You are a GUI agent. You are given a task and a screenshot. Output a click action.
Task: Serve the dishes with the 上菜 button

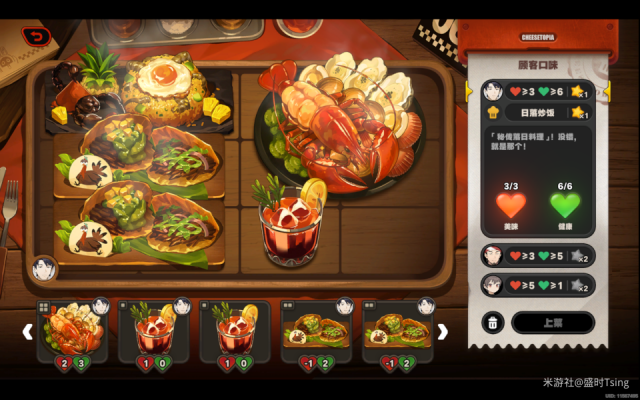[552, 322]
